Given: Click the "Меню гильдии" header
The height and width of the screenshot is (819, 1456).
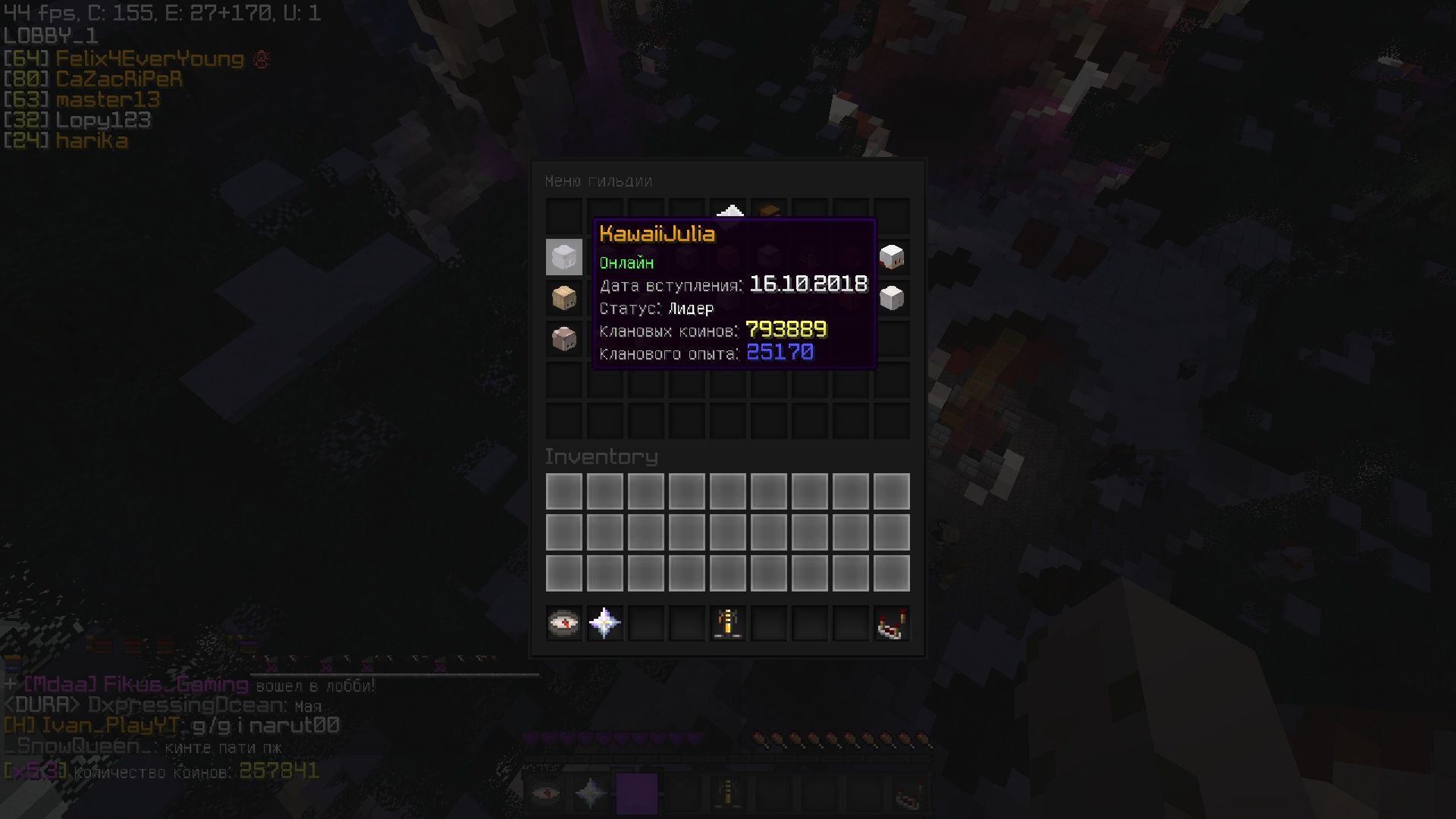Looking at the screenshot, I should tap(599, 181).
